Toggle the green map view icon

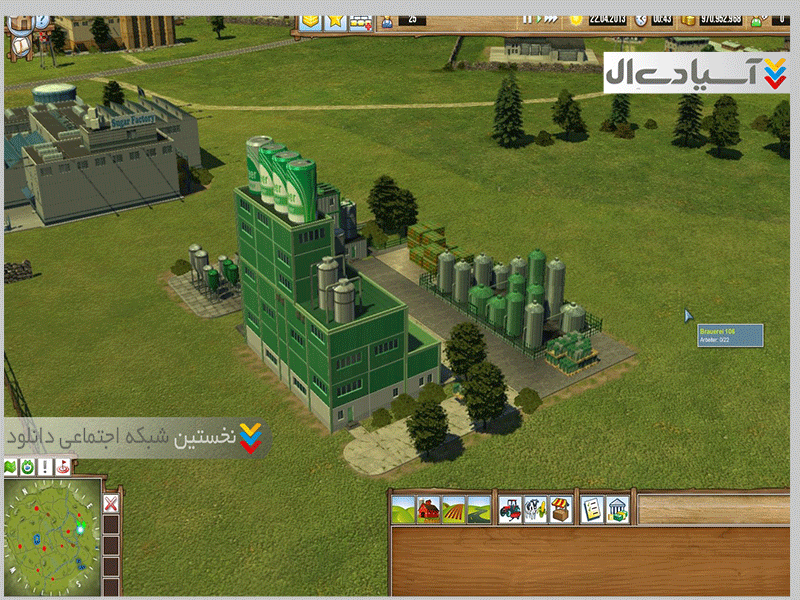click(x=11, y=467)
